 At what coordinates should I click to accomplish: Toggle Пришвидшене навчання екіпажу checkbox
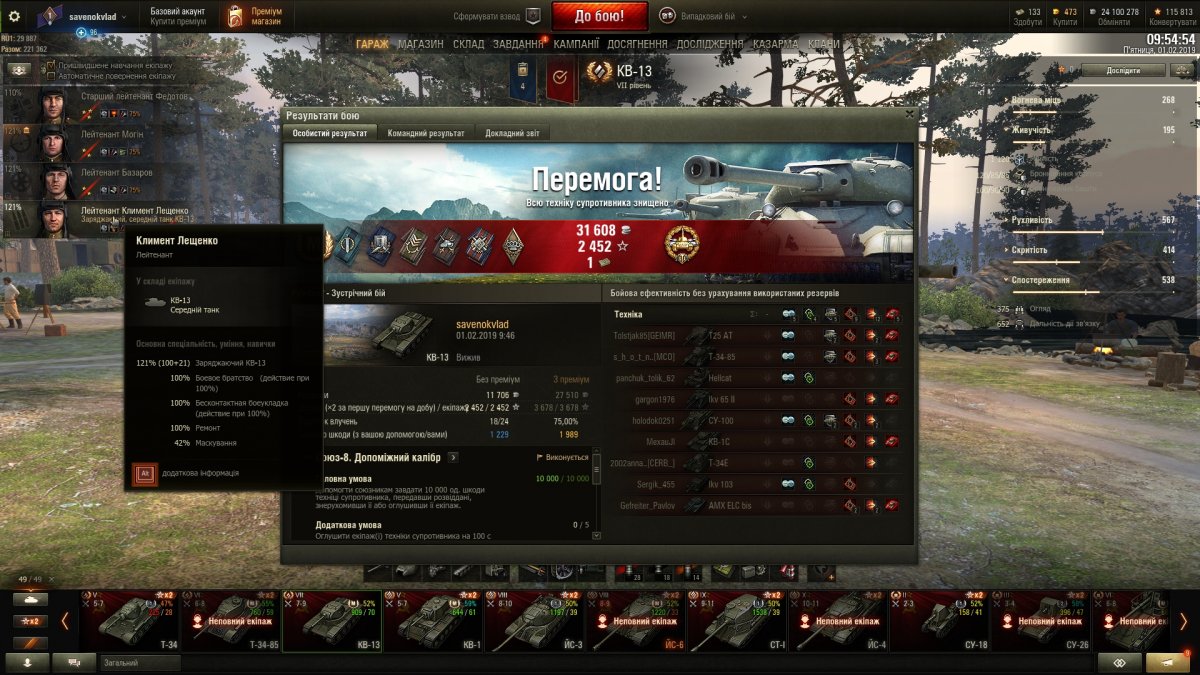(x=52, y=65)
